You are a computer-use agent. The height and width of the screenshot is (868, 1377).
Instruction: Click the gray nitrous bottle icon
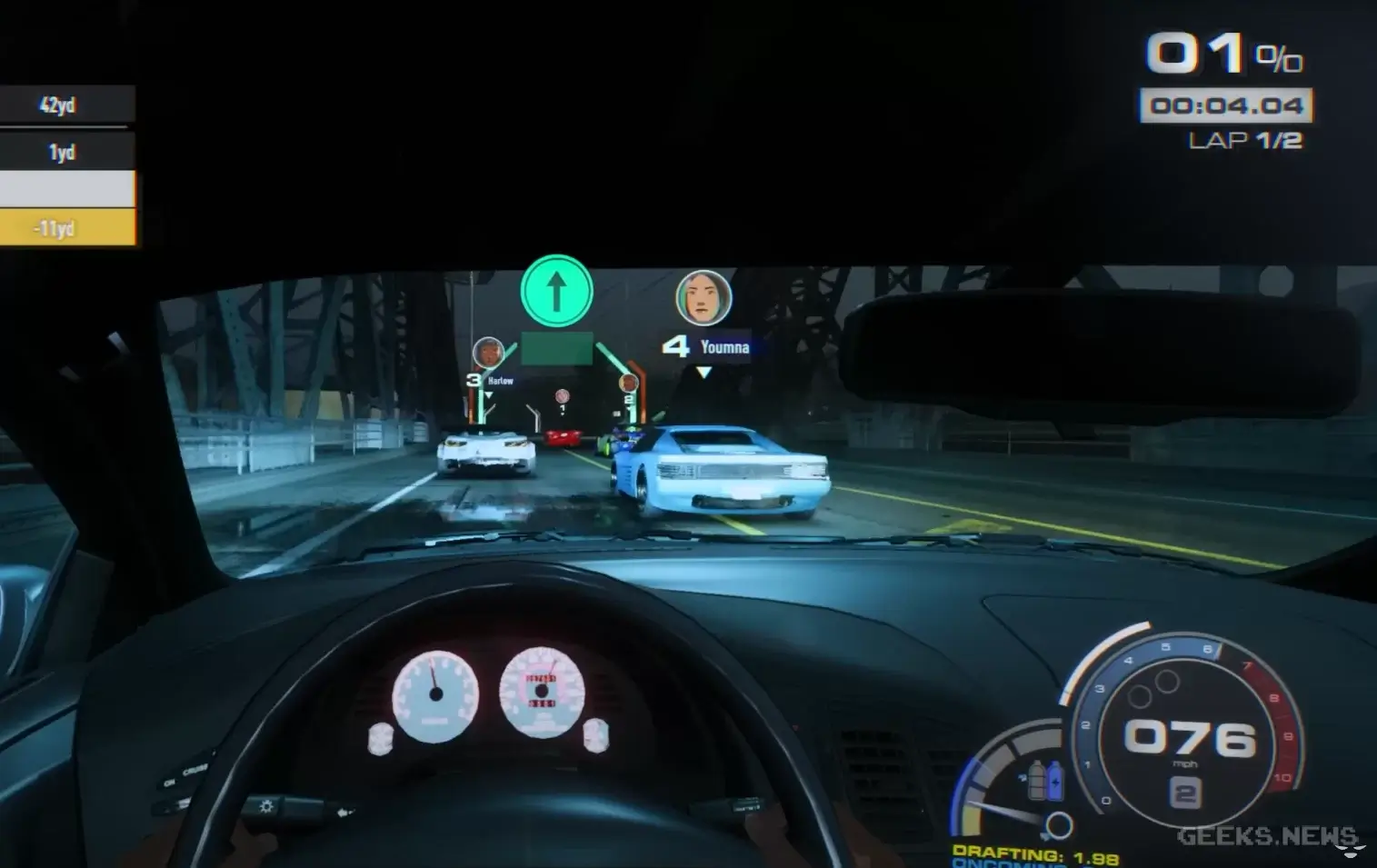coord(1037,780)
